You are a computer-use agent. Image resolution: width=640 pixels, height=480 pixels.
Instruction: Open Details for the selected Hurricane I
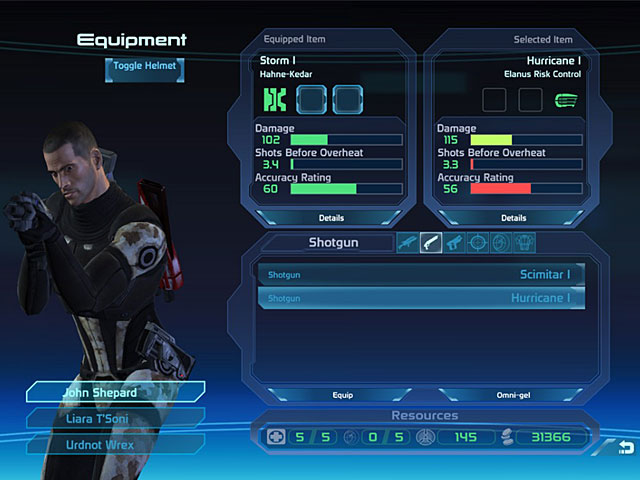click(513, 217)
